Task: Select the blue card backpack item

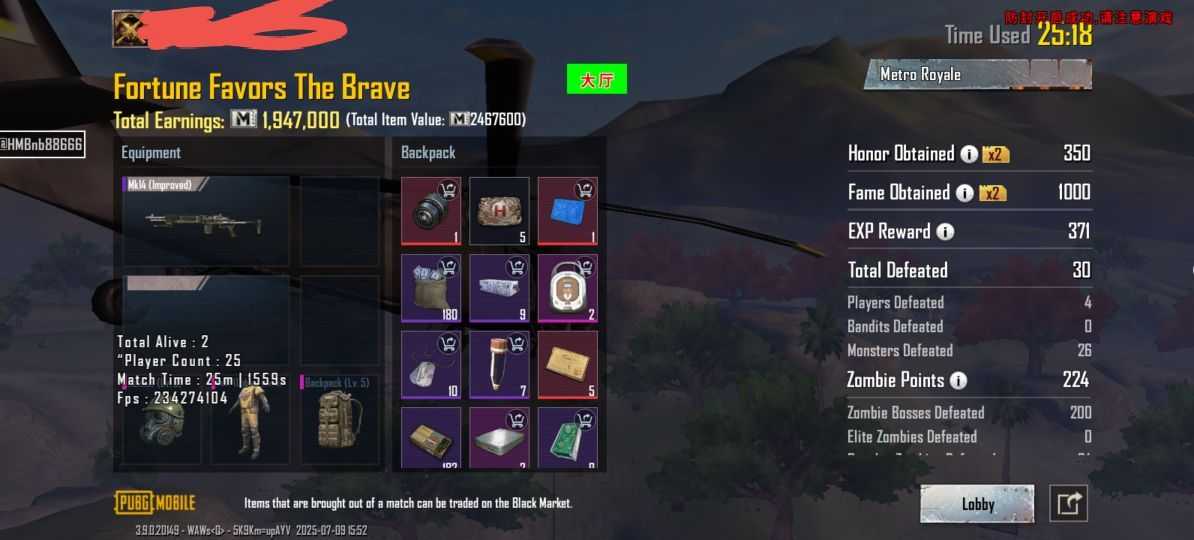Action: 567,211
